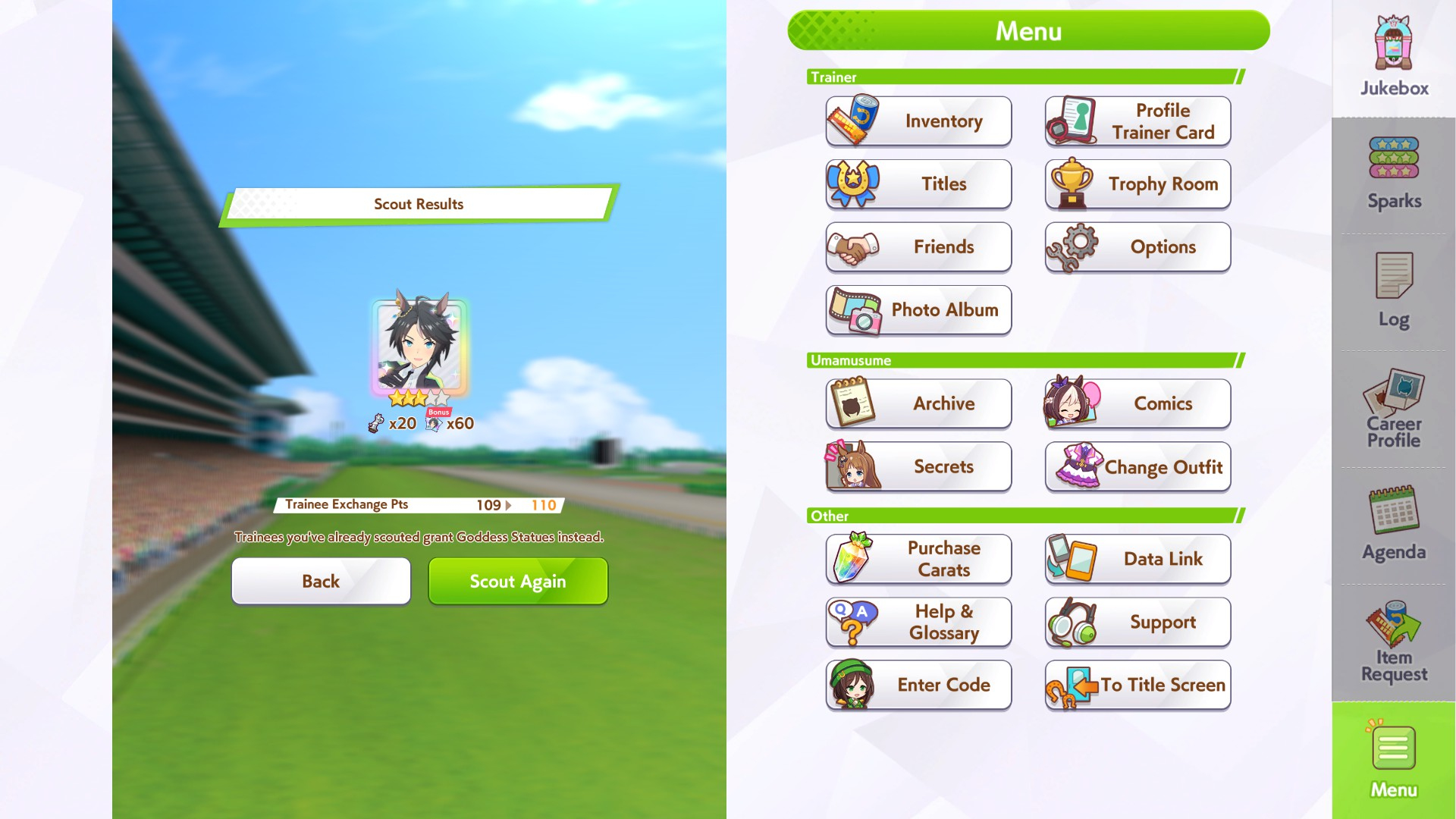Screen dimensions: 1456x819
Task: Open Profile Trainer Card
Action: [1137, 121]
